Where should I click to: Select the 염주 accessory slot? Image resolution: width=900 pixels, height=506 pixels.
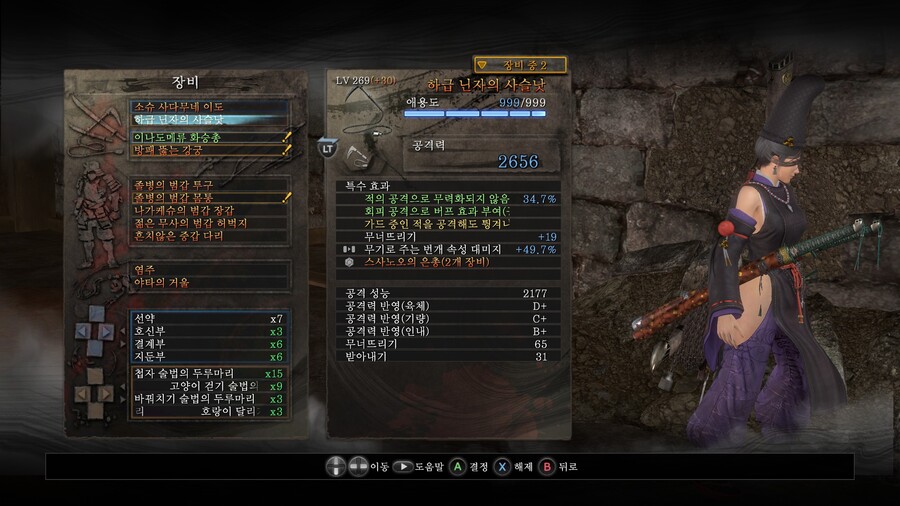tap(210, 269)
